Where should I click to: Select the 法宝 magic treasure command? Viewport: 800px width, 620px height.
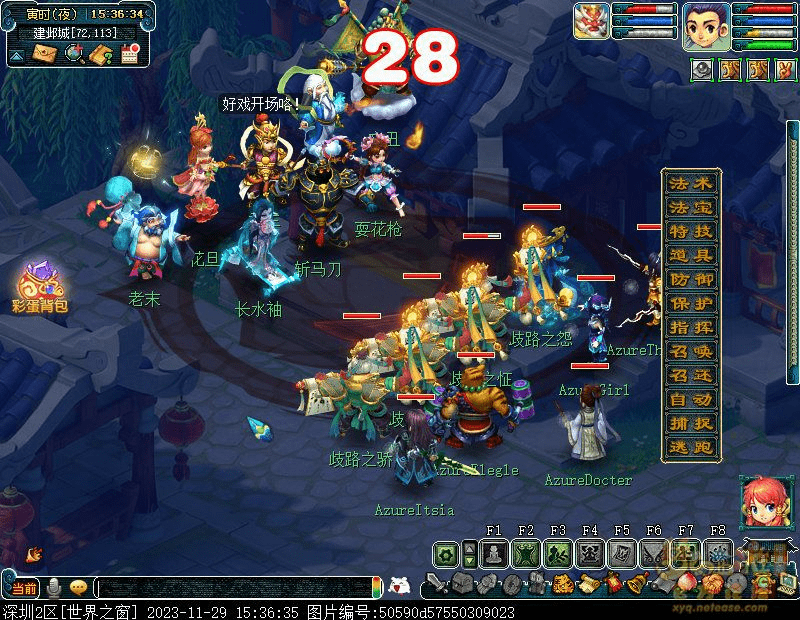(x=691, y=207)
